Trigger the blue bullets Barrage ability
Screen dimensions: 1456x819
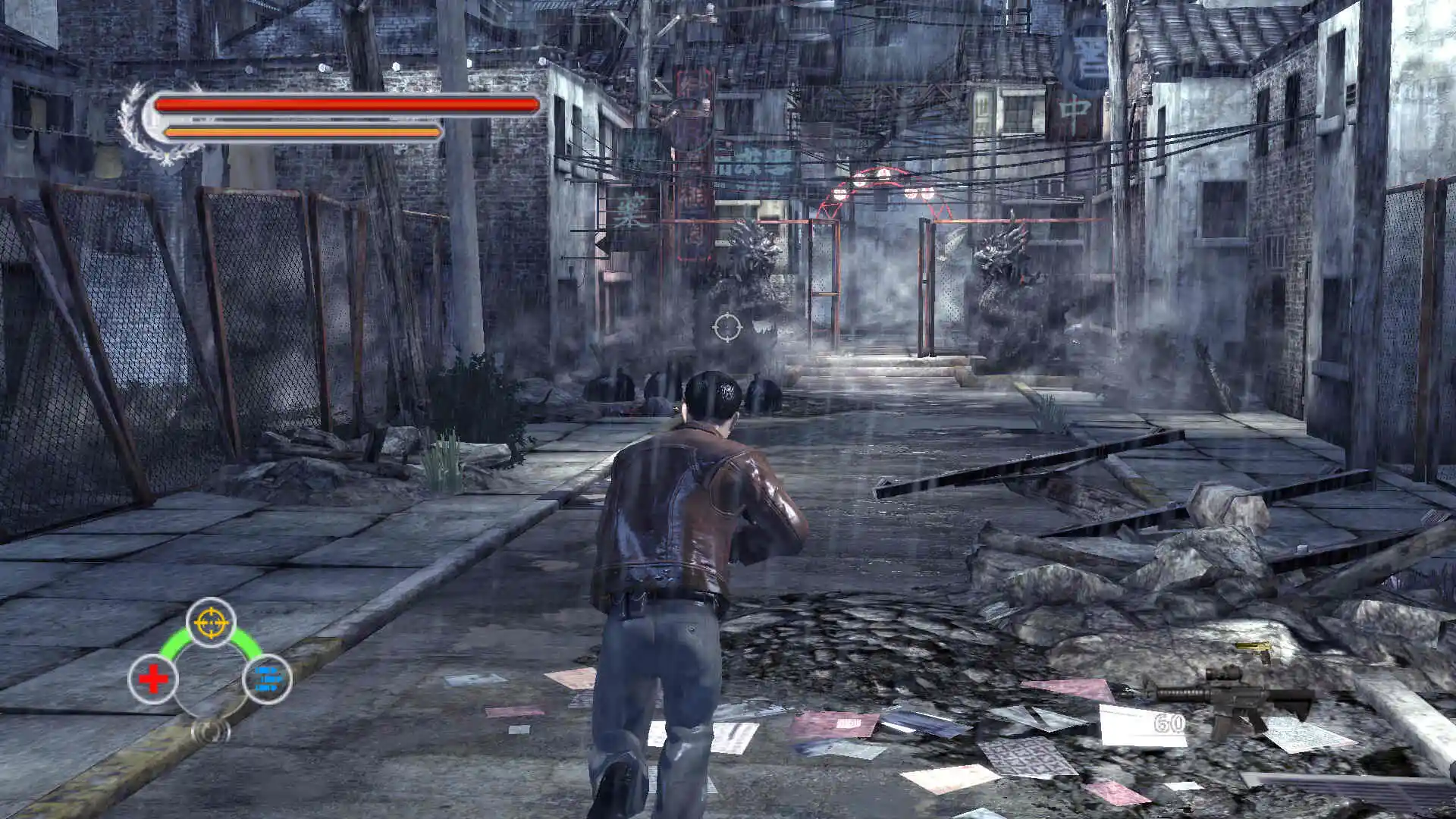pos(268,679)
